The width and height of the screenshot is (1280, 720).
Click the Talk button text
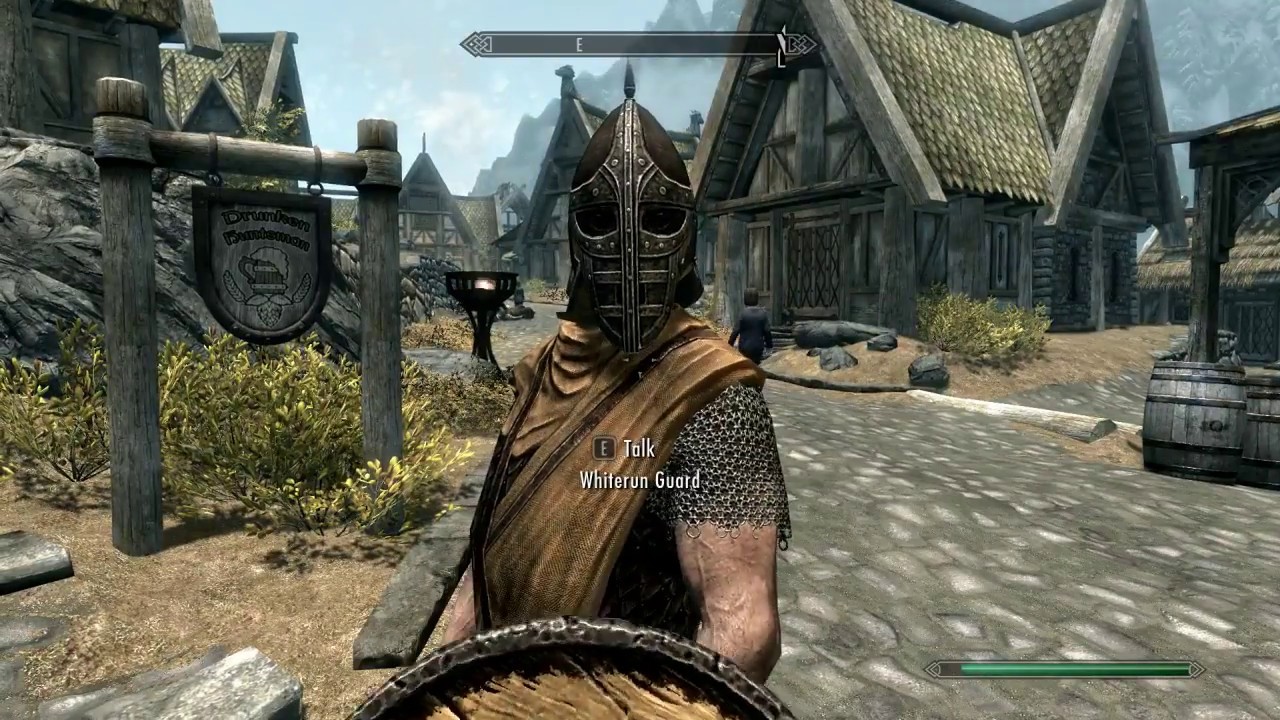(x=640, y=449)
